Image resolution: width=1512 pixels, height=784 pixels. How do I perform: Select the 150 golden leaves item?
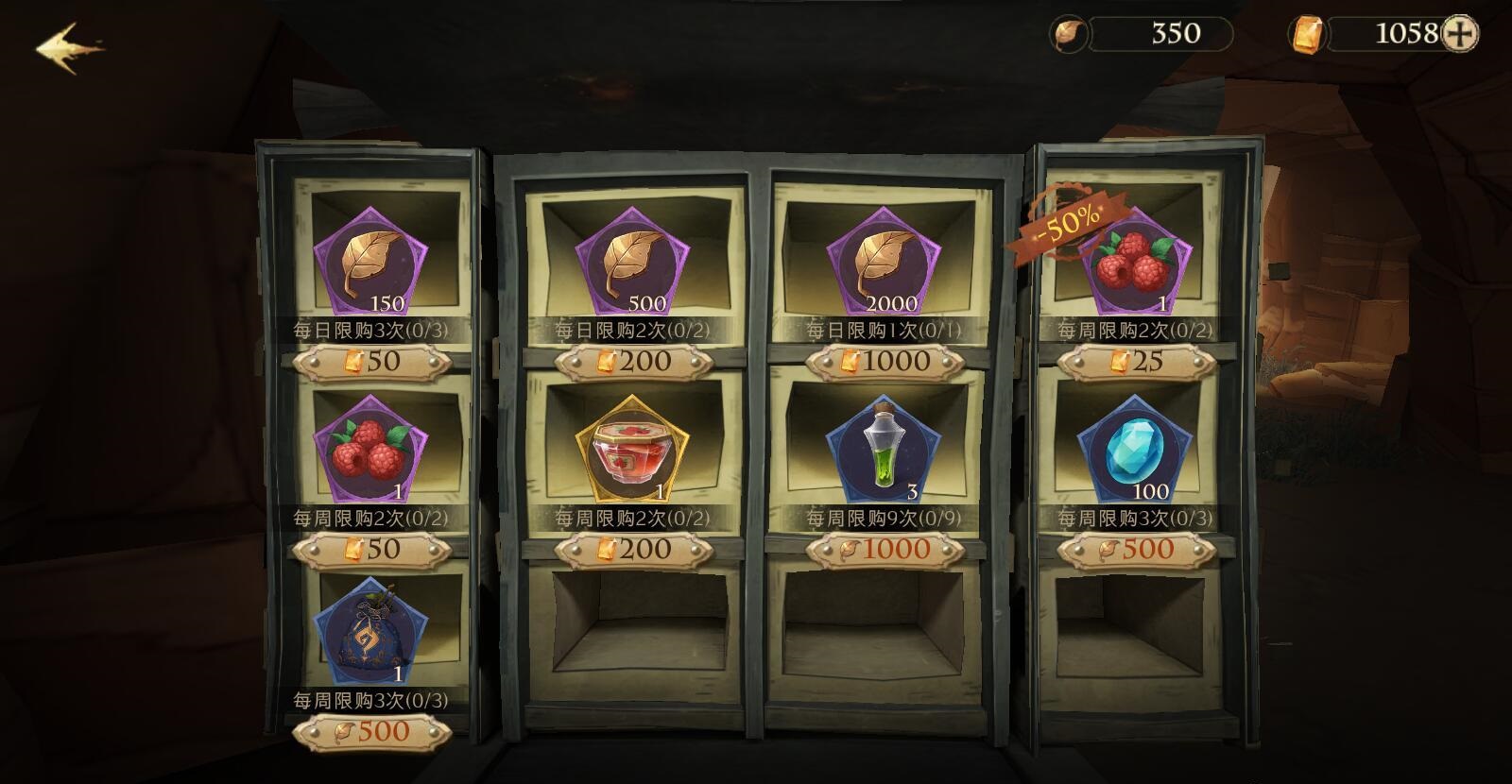coord(370,261)
